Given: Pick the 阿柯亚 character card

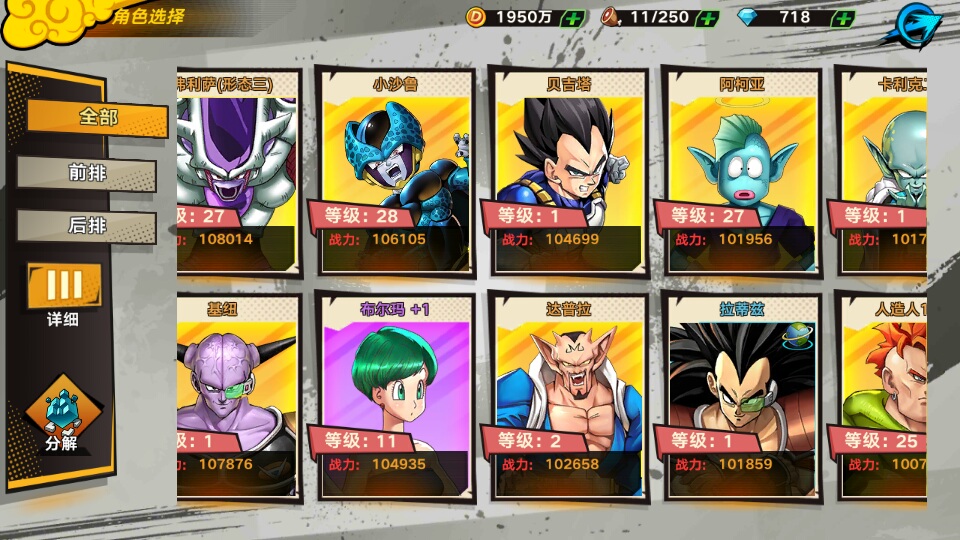Looking at the screenshot, I should [x=742, y=172].
